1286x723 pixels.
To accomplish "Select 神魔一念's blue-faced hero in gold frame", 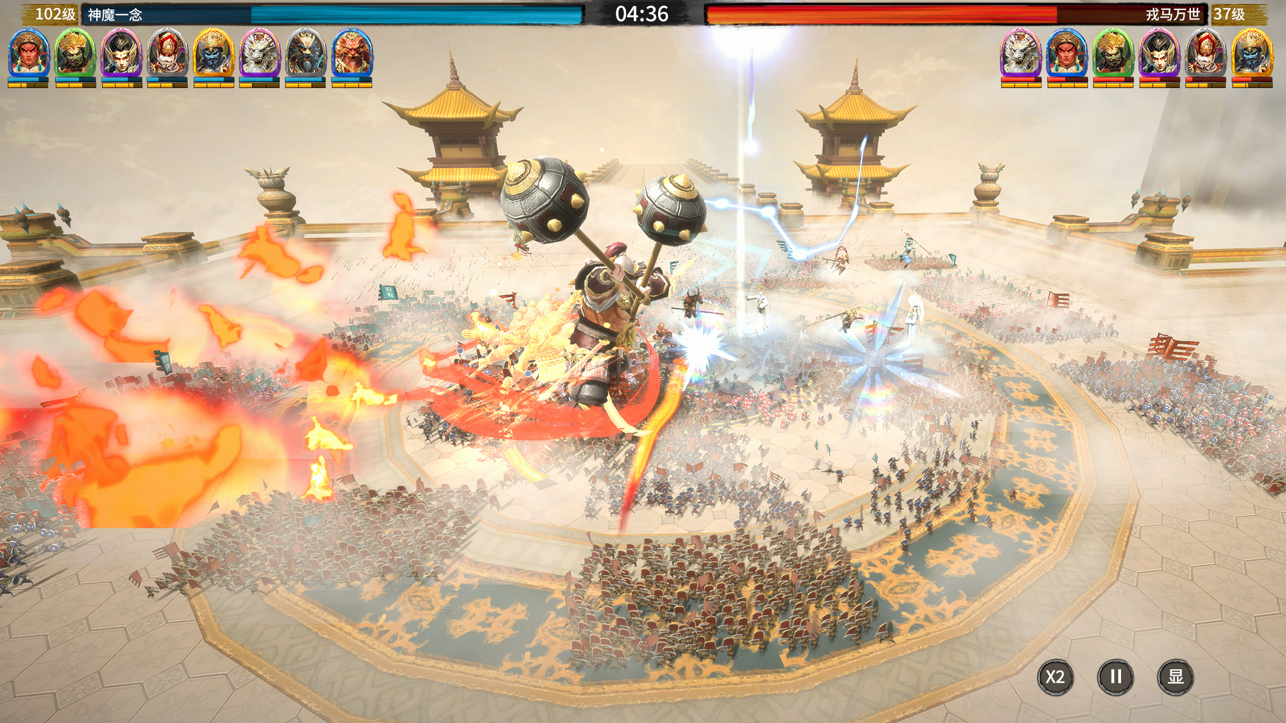I will [x=213, y=53].
